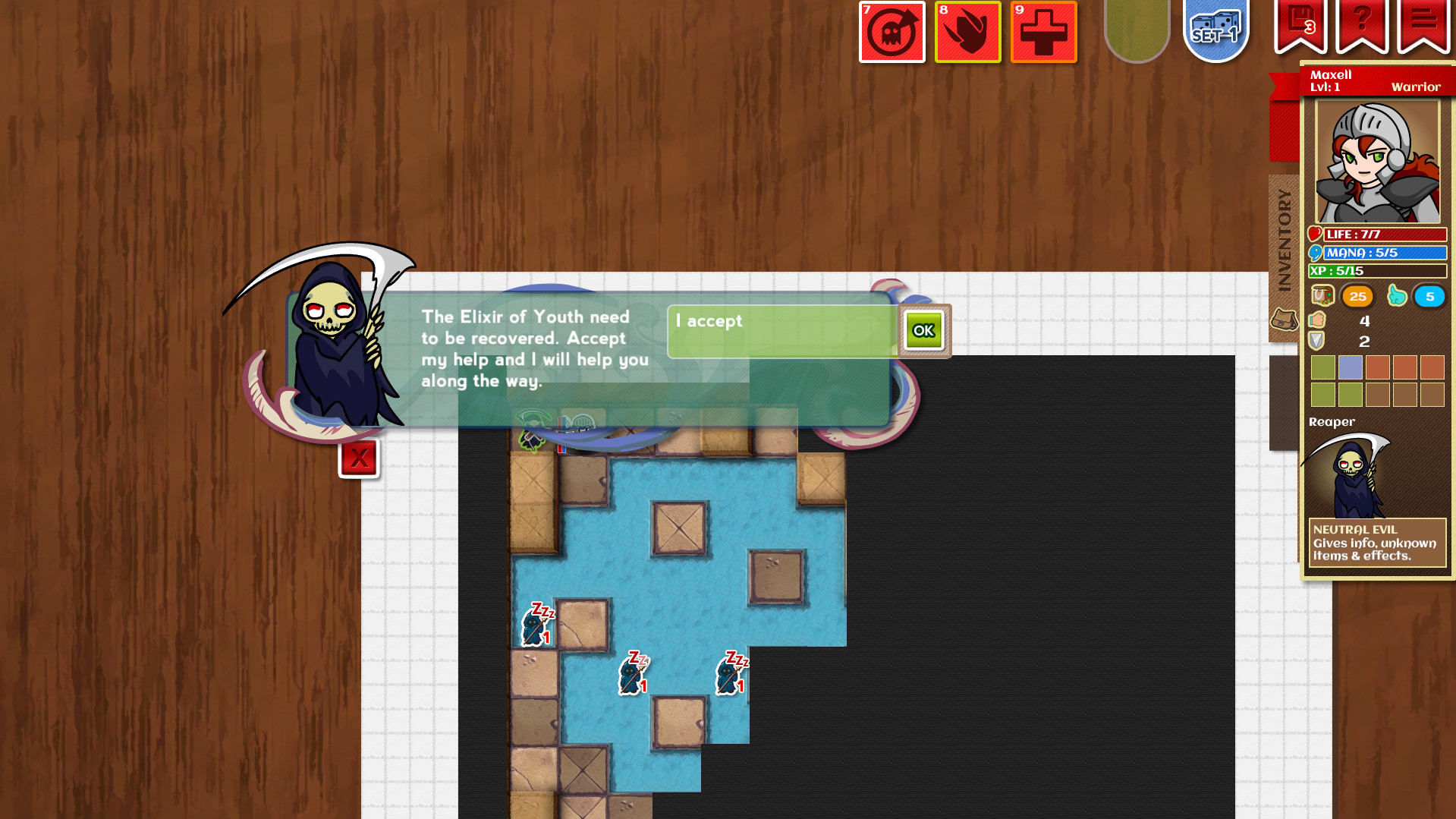Screen dimensions: 1456x819
Task: Click the green color swatch in the grid
Action: click(1322, 368)
